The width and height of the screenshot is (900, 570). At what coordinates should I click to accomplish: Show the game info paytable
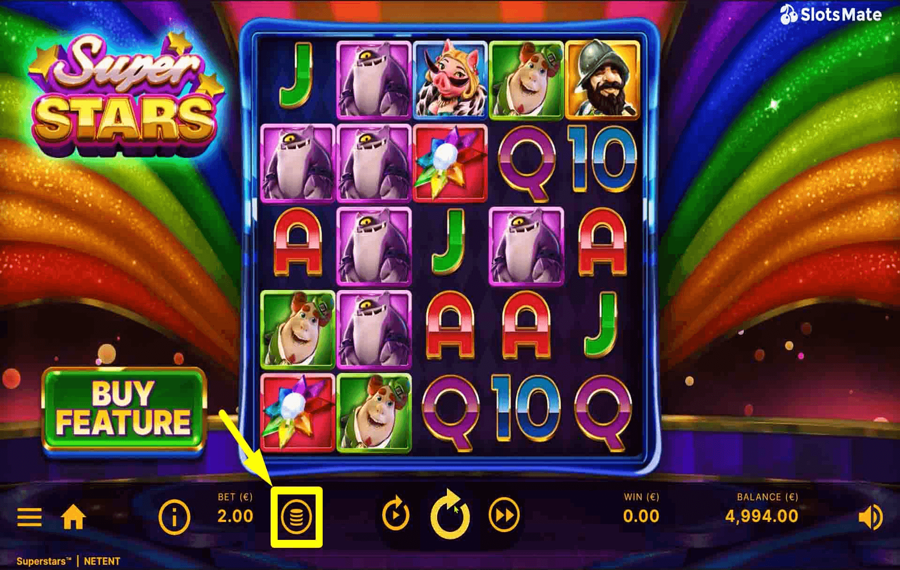(174, 516)
